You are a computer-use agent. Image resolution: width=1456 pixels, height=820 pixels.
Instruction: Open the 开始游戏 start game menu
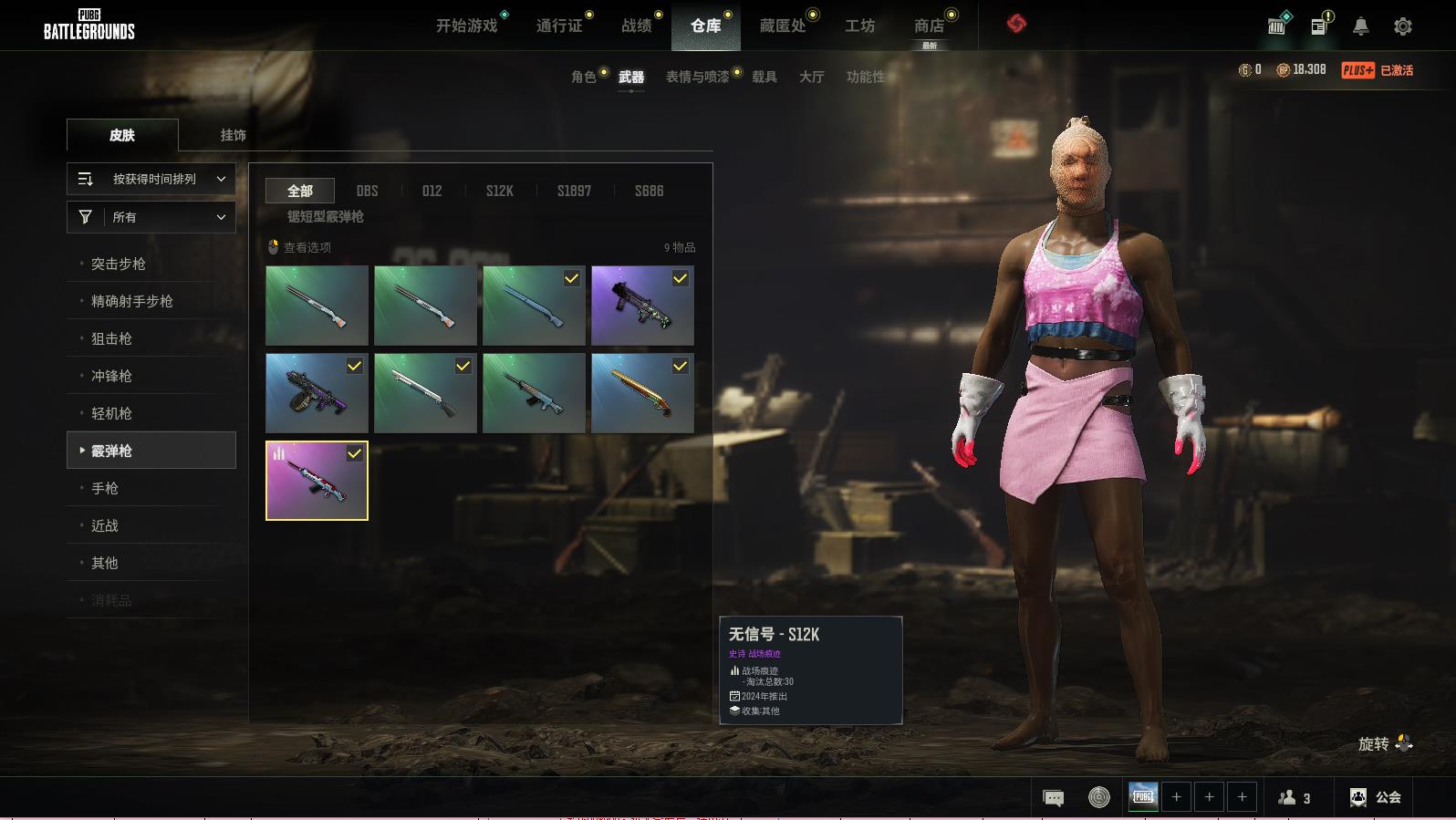coord(466,26)
